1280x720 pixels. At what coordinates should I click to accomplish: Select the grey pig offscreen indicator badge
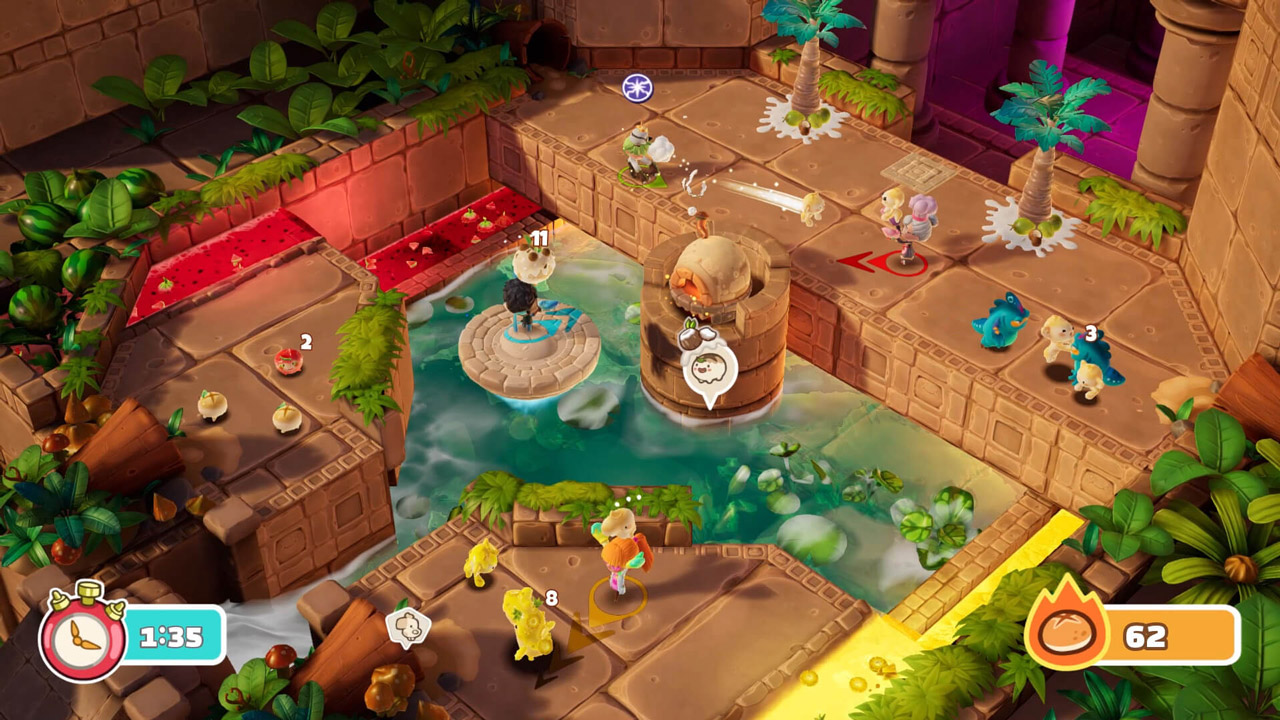408,626
